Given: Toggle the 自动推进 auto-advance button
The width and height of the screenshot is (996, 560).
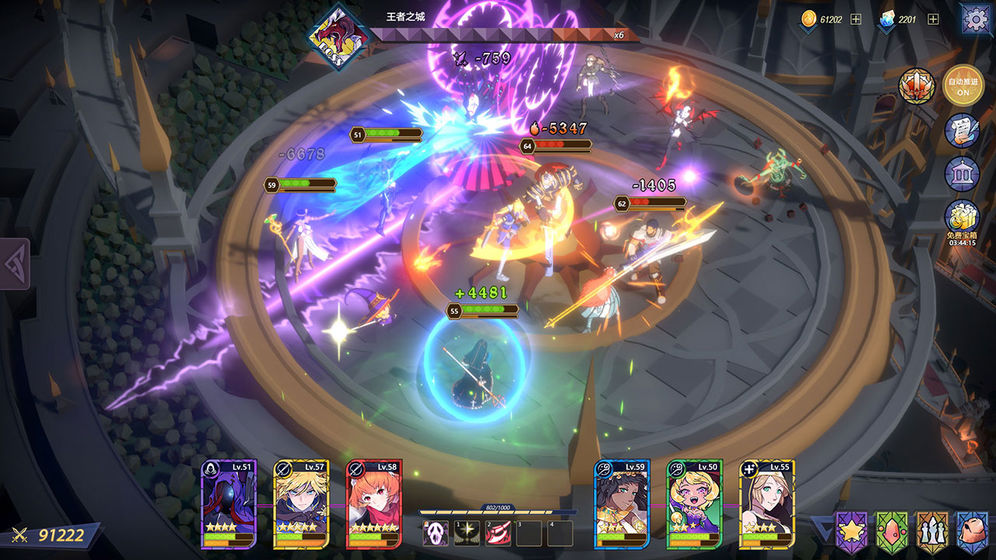Looking at the screenshot, I should click(964, 87).
